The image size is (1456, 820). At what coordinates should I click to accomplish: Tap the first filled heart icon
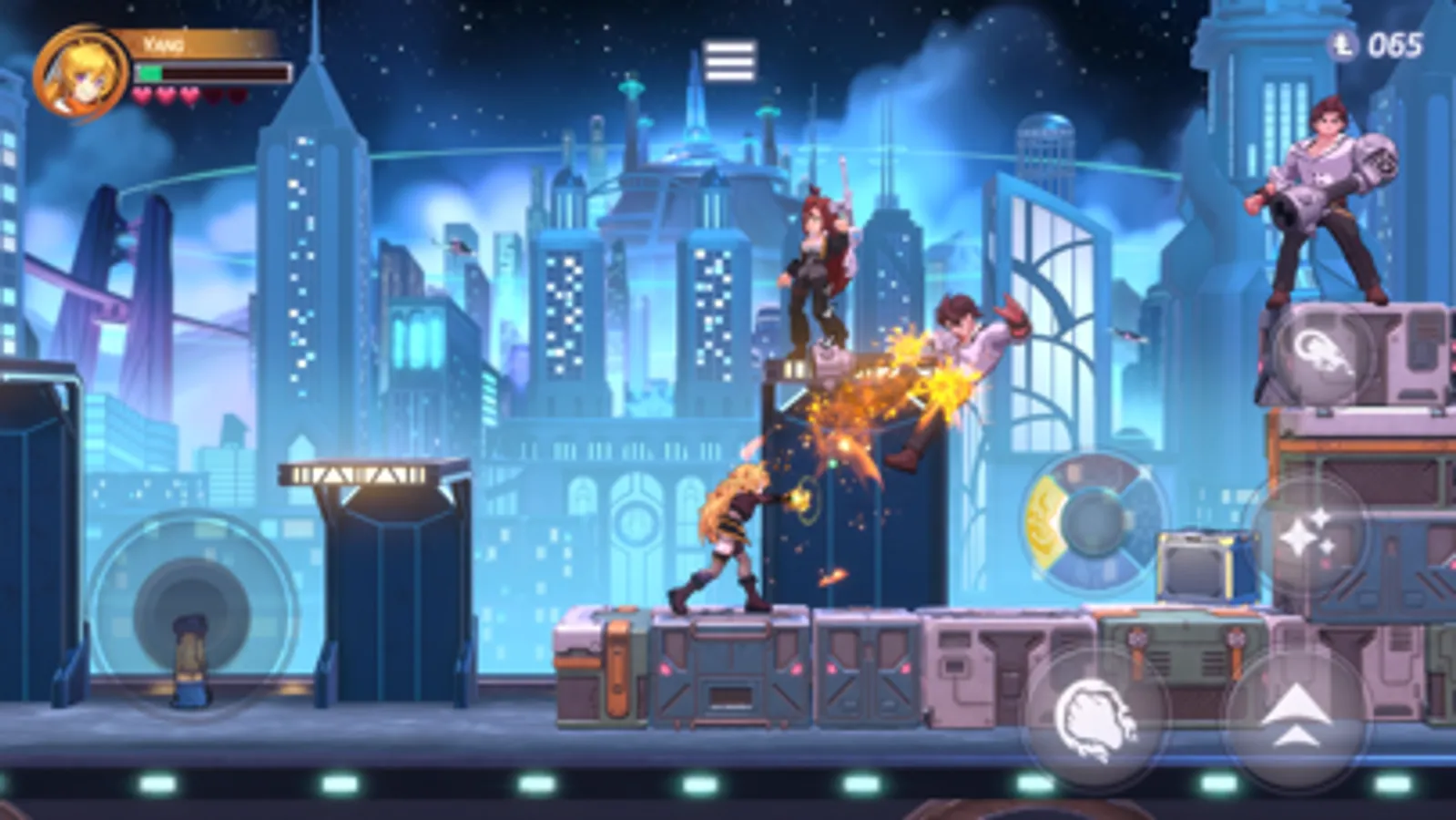point(142,94)
